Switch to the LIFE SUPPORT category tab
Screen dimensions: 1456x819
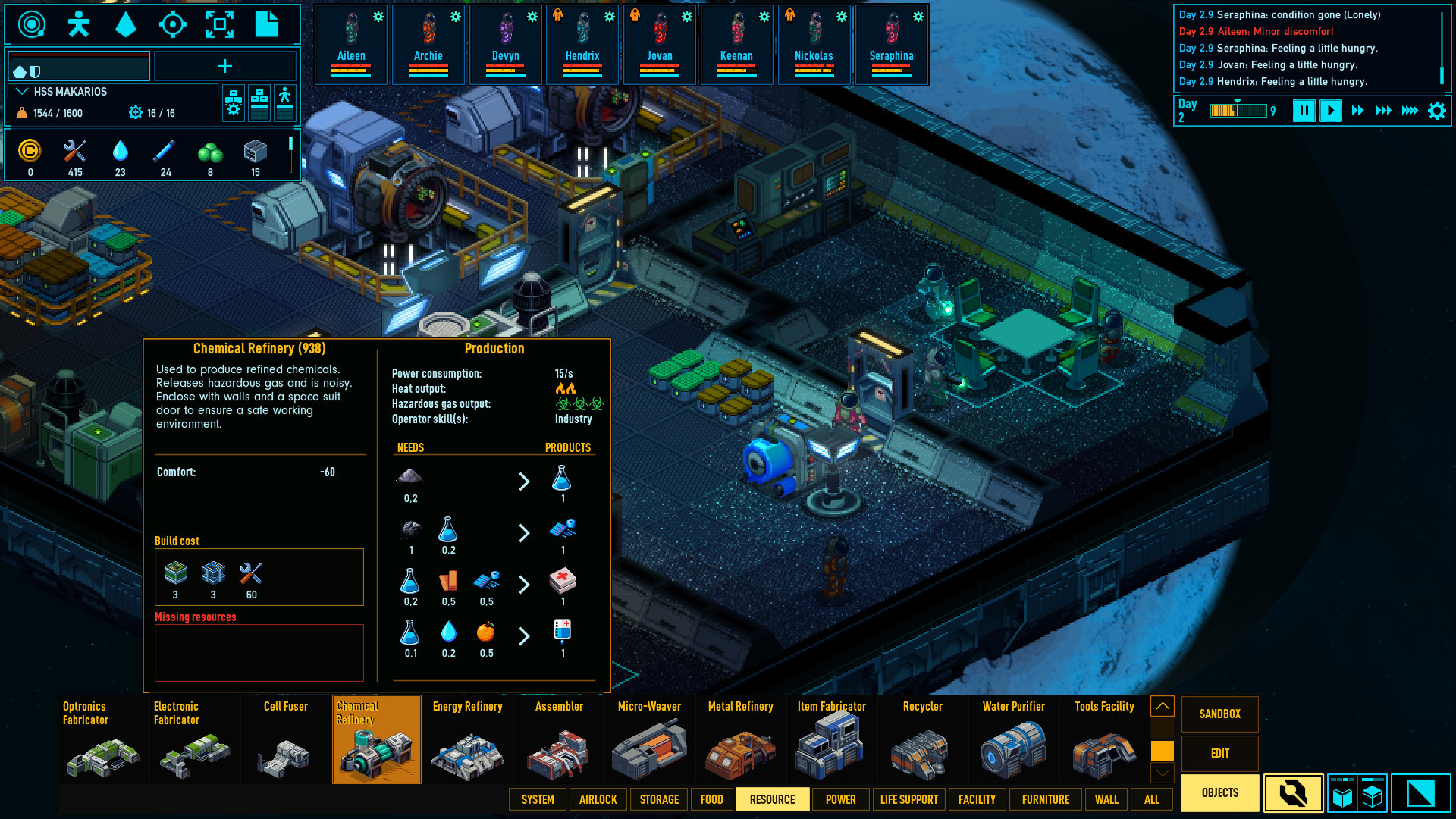[909, 799]
